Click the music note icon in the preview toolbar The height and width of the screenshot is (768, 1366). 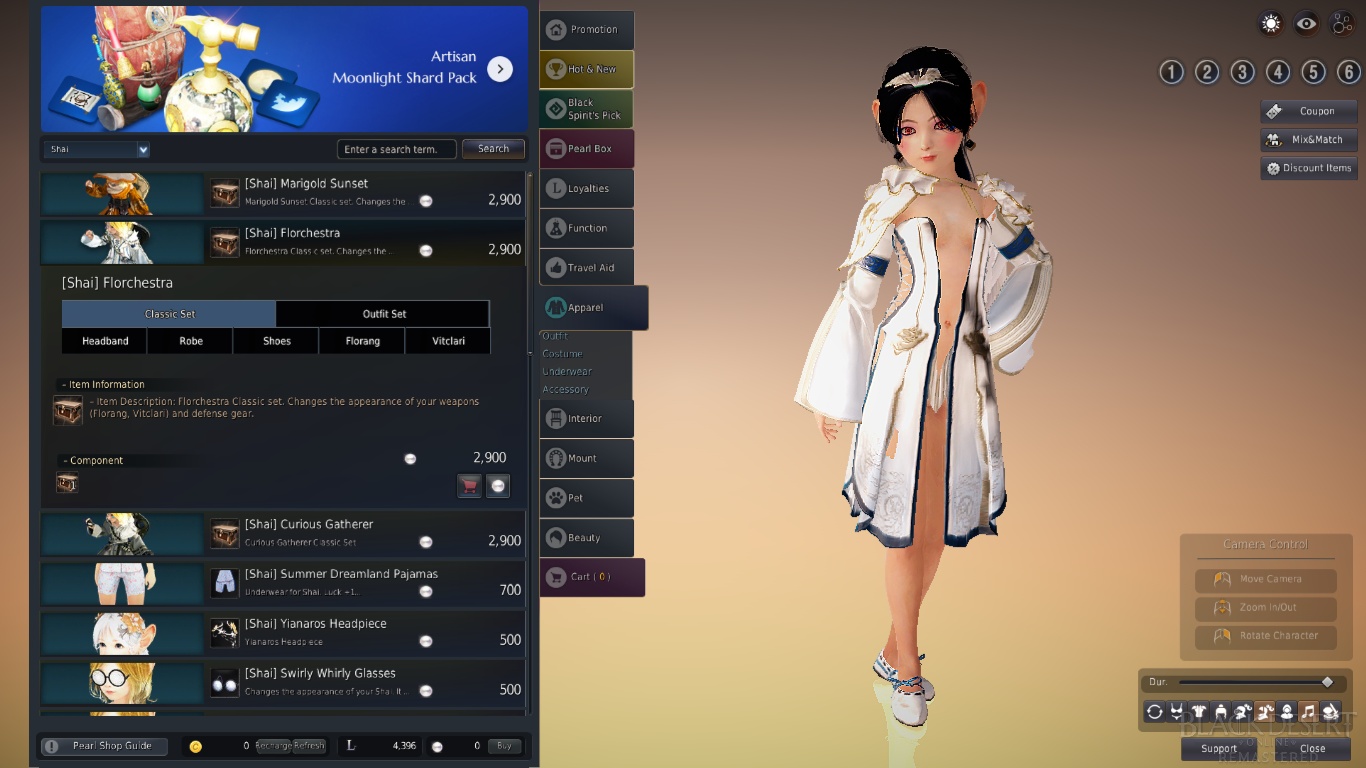point(1310,711)
